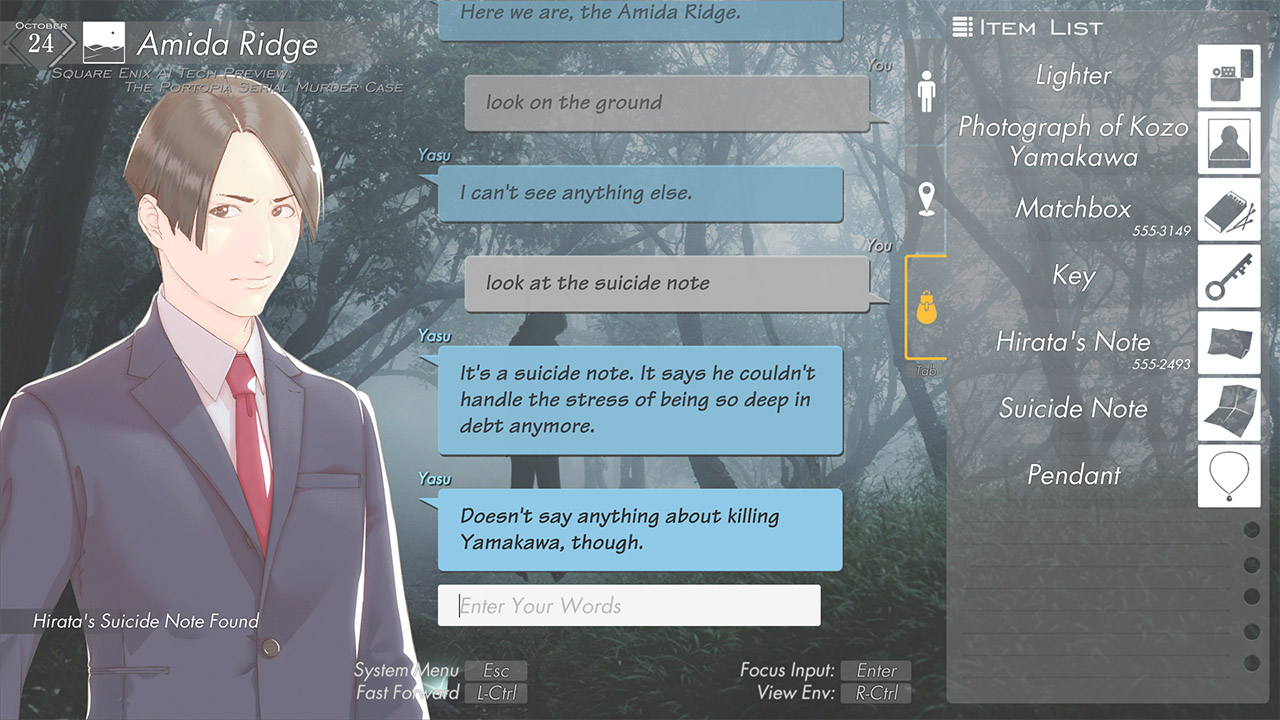This screenshot has width=1280, height=720.
Task: Click inside the Enter Your Words field
Action: tap(630, 605)
